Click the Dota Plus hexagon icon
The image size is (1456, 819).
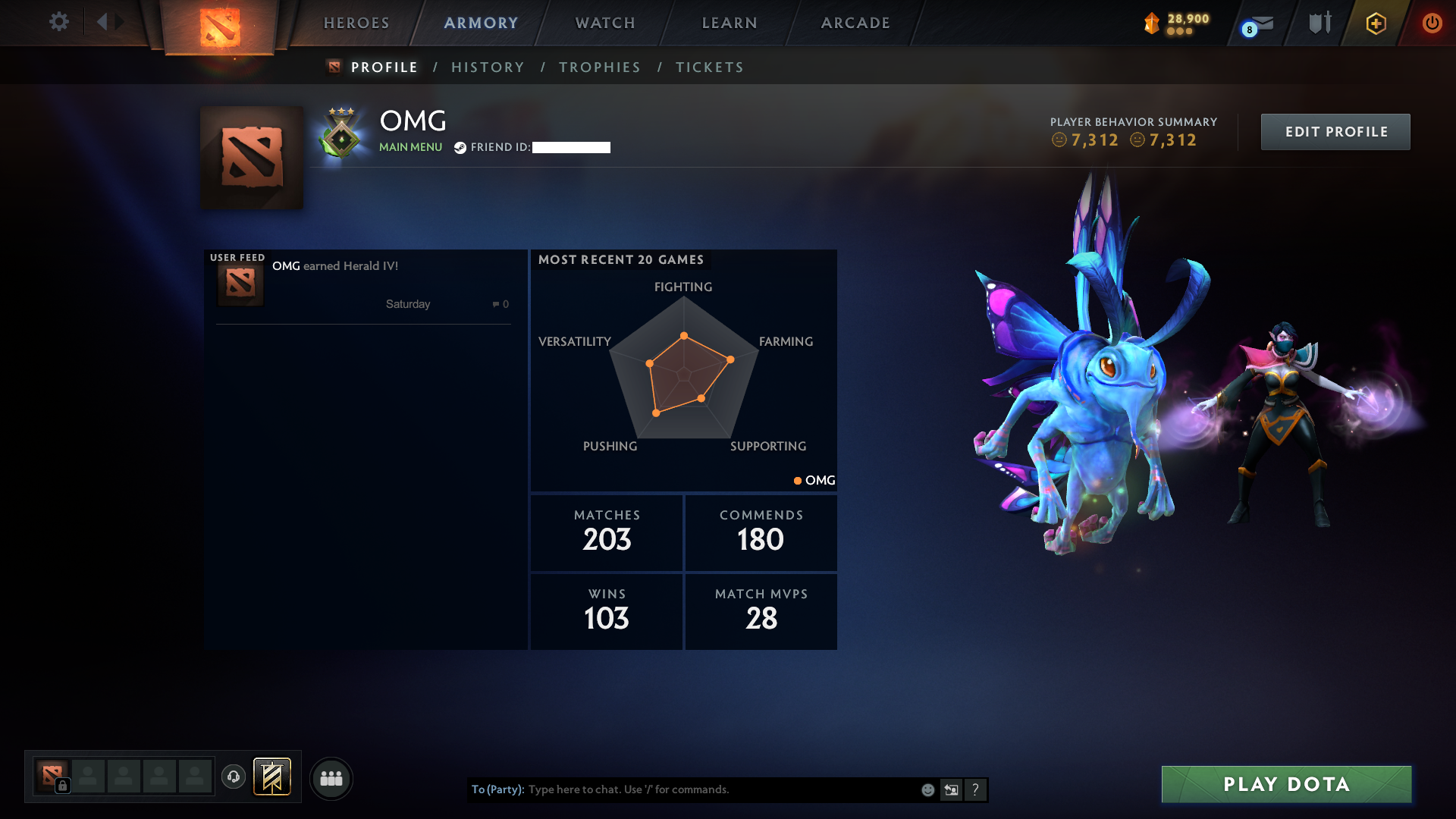click(x=1375, y=23)
